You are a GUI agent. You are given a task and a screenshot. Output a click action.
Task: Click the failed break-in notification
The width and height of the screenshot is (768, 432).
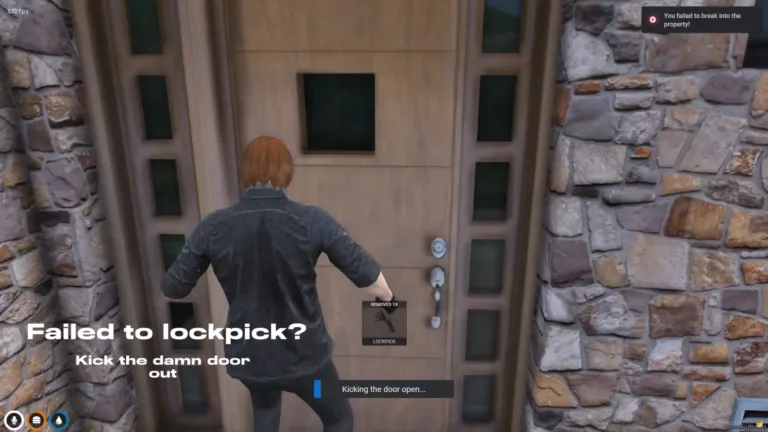pos(702,20)
